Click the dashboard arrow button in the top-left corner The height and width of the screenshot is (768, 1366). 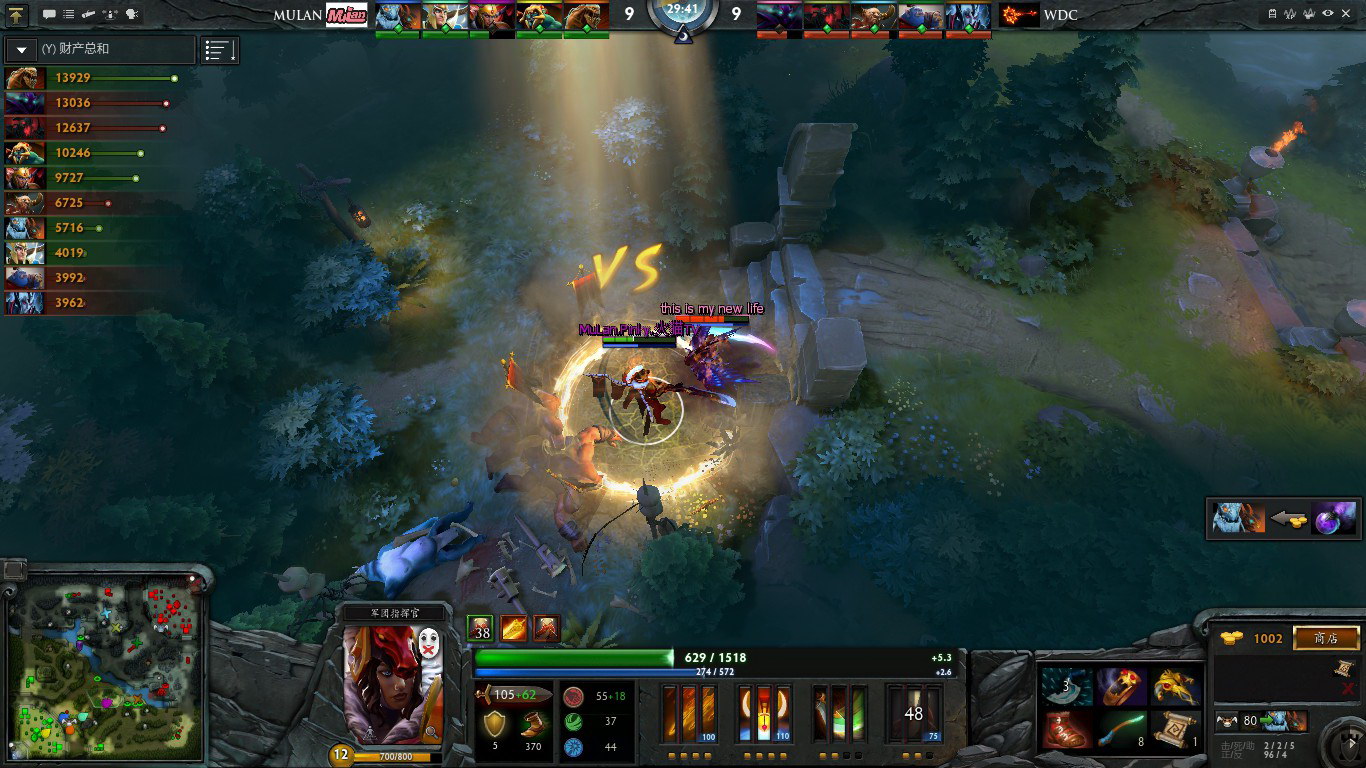coord(17,15)
